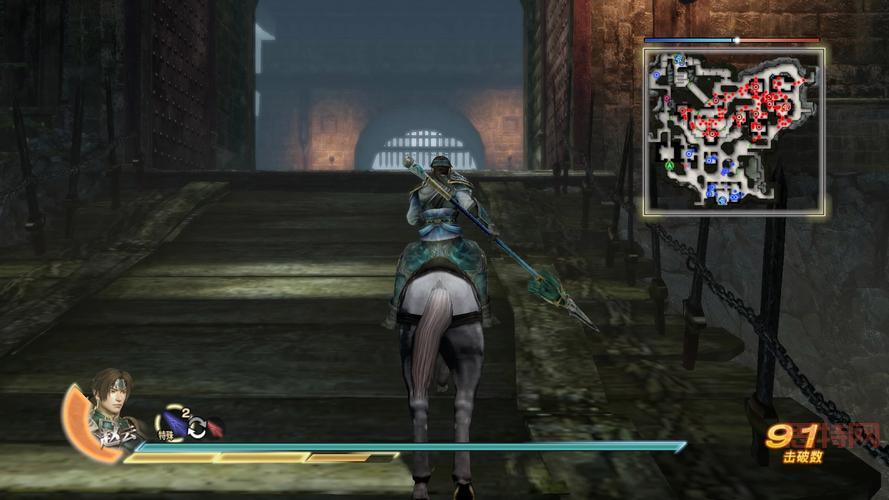
Task: Select the blue equipped weapon icon
Action: coord(174,424)
